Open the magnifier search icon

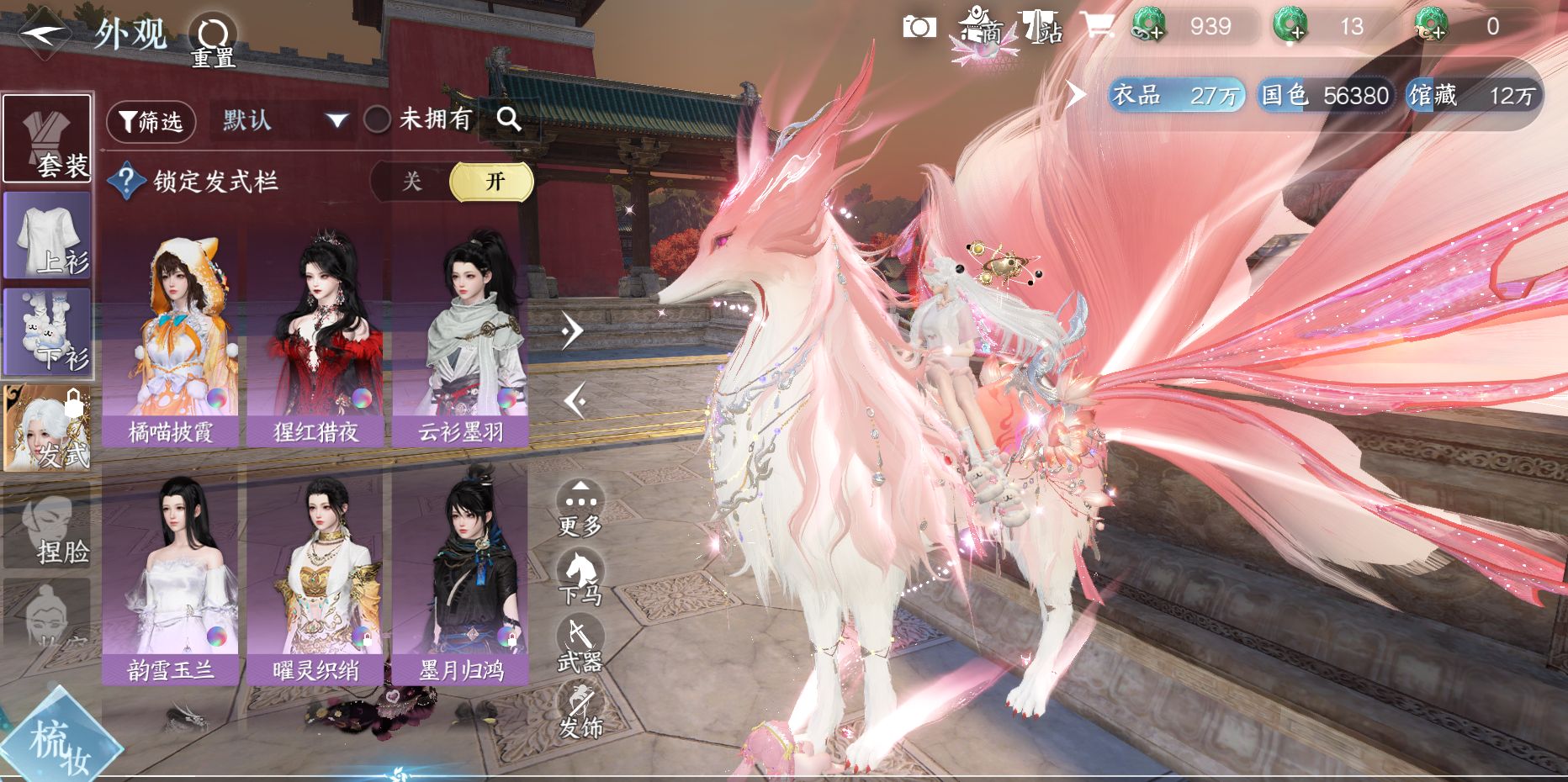tap(509, 119)
